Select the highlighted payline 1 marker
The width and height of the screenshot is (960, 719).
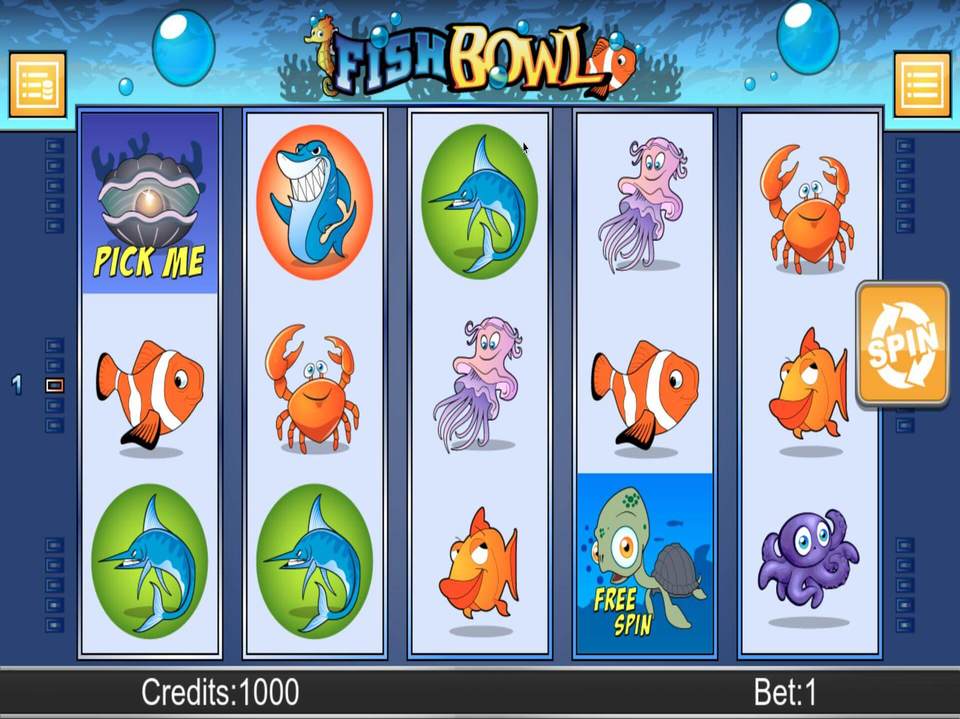[55, 385]
